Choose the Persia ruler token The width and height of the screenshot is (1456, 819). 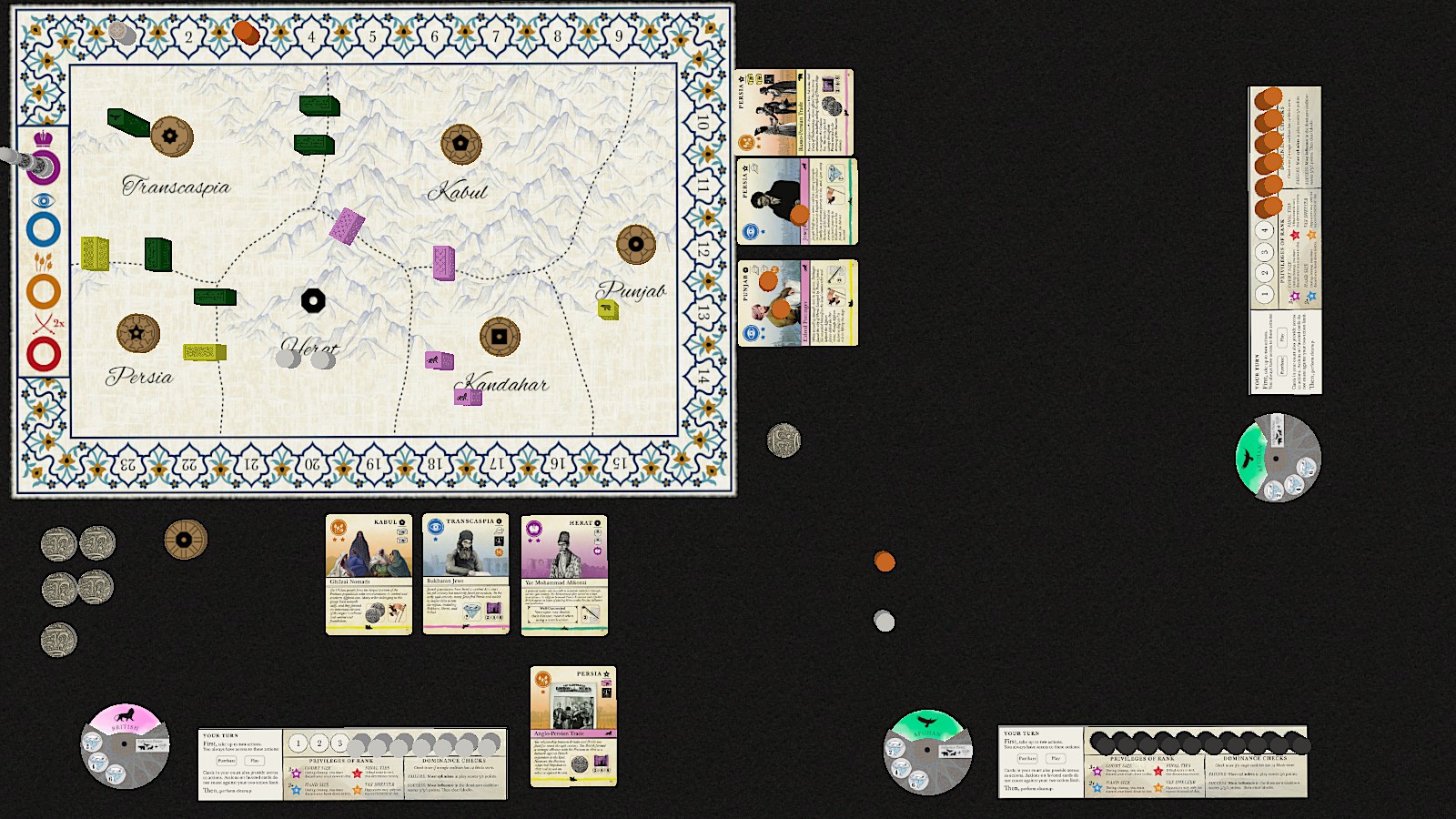click(138, 333)
